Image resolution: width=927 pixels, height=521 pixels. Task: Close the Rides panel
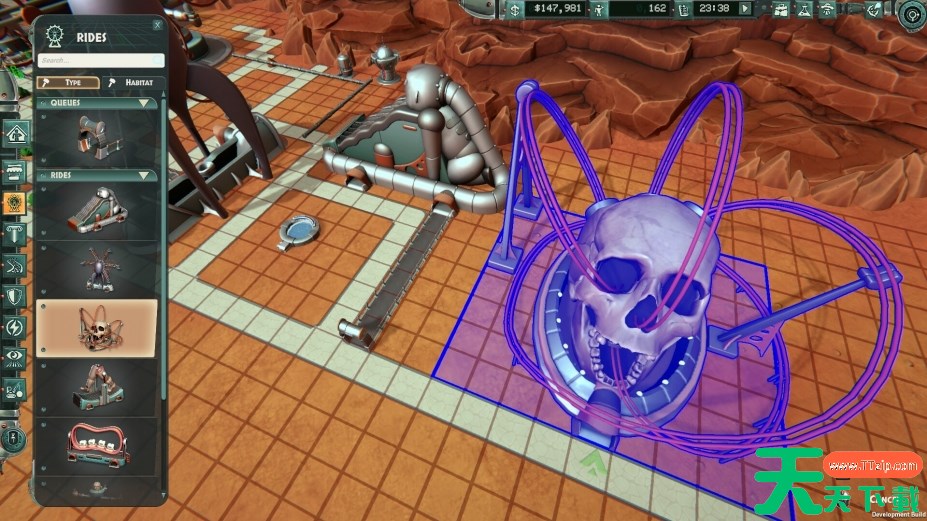pyautogui.click(x=158, y=24)
